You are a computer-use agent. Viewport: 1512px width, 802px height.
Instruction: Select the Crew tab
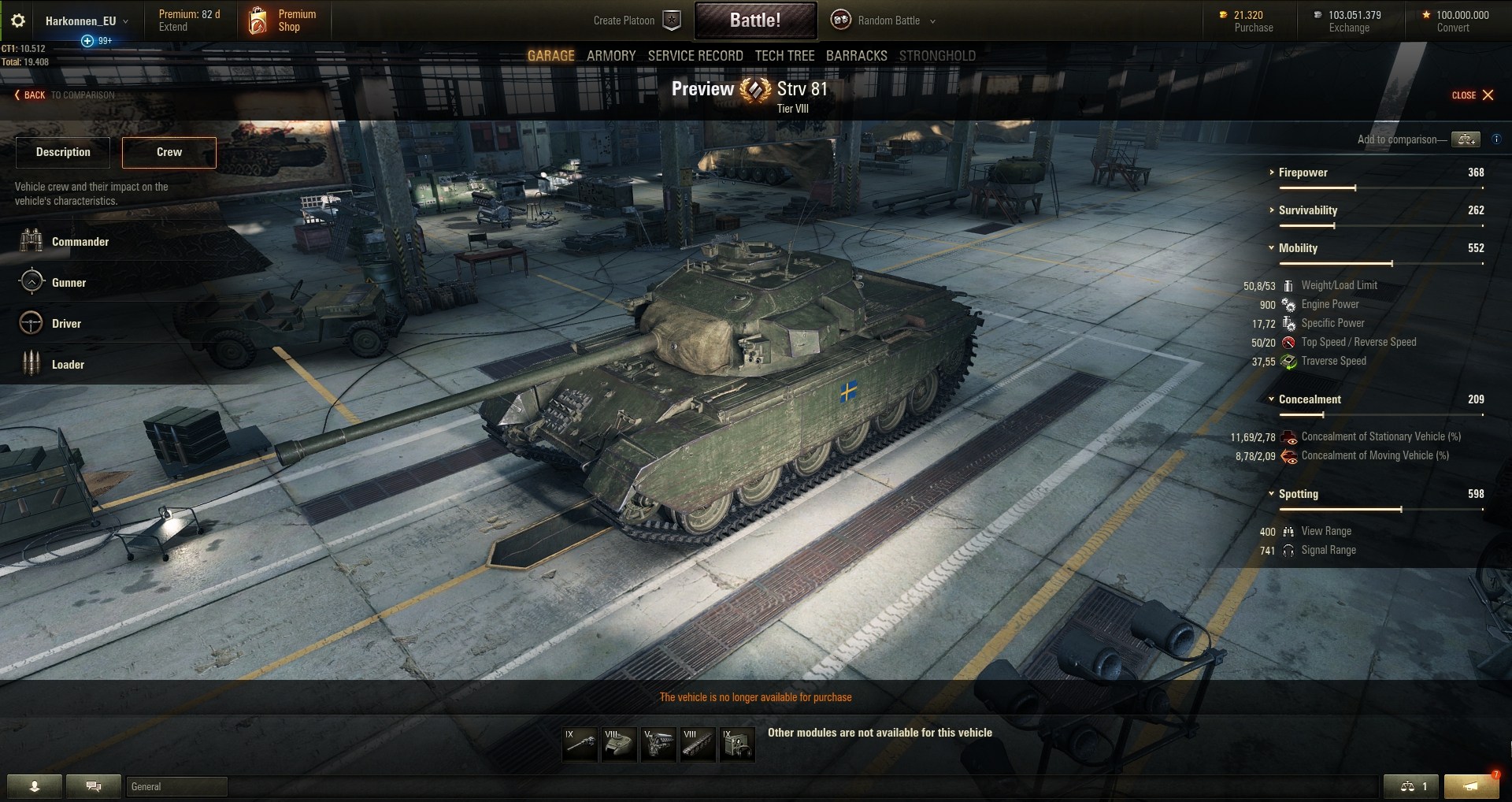click(169, 152)
